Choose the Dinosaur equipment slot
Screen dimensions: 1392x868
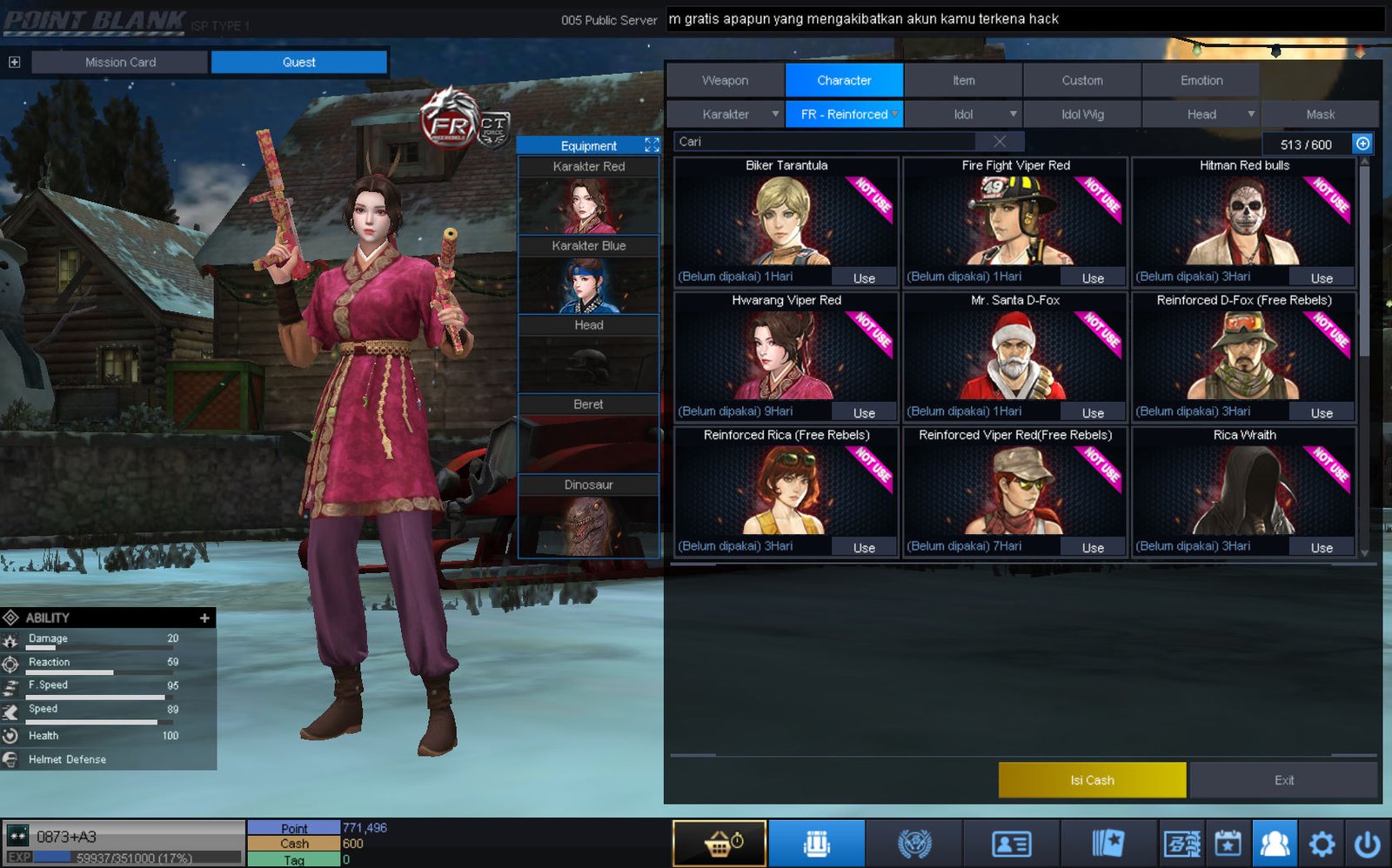point(588,517)
